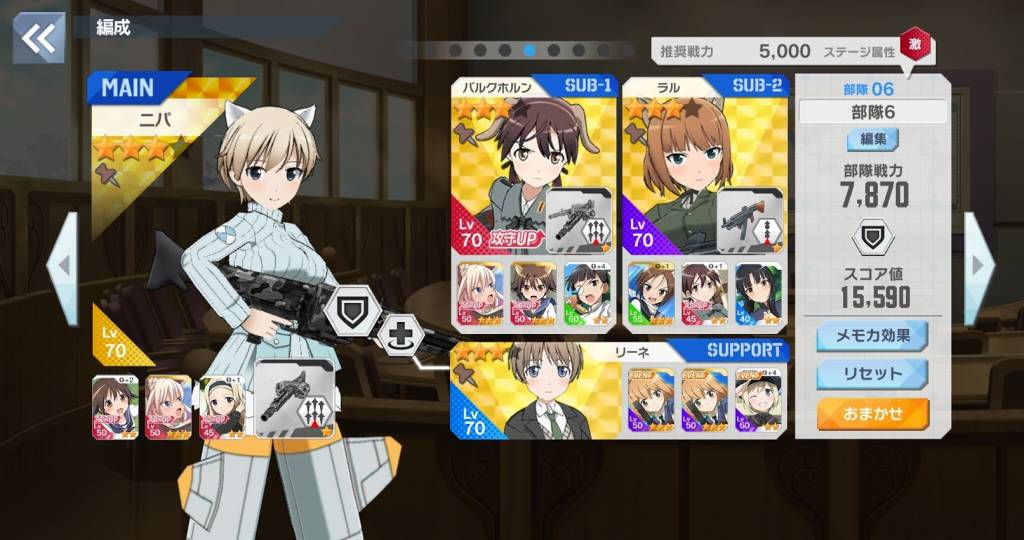Select リーネ's winking blonde memory card
1024x540 pixels.
[x=759, y=399]
